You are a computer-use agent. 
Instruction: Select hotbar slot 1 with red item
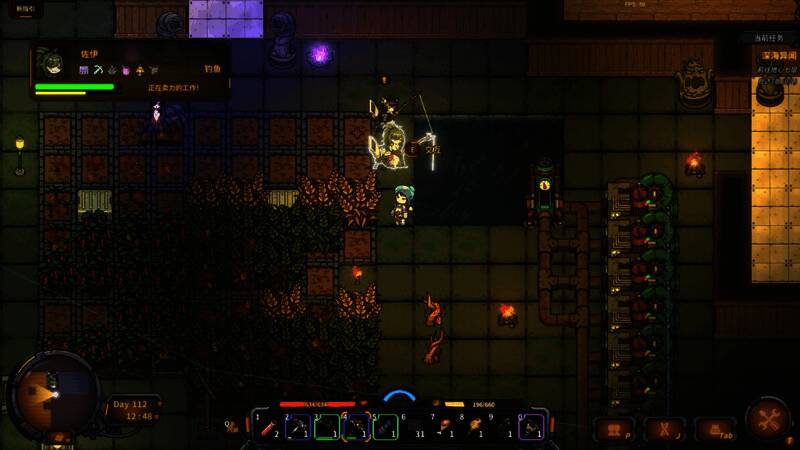(269, 427)
